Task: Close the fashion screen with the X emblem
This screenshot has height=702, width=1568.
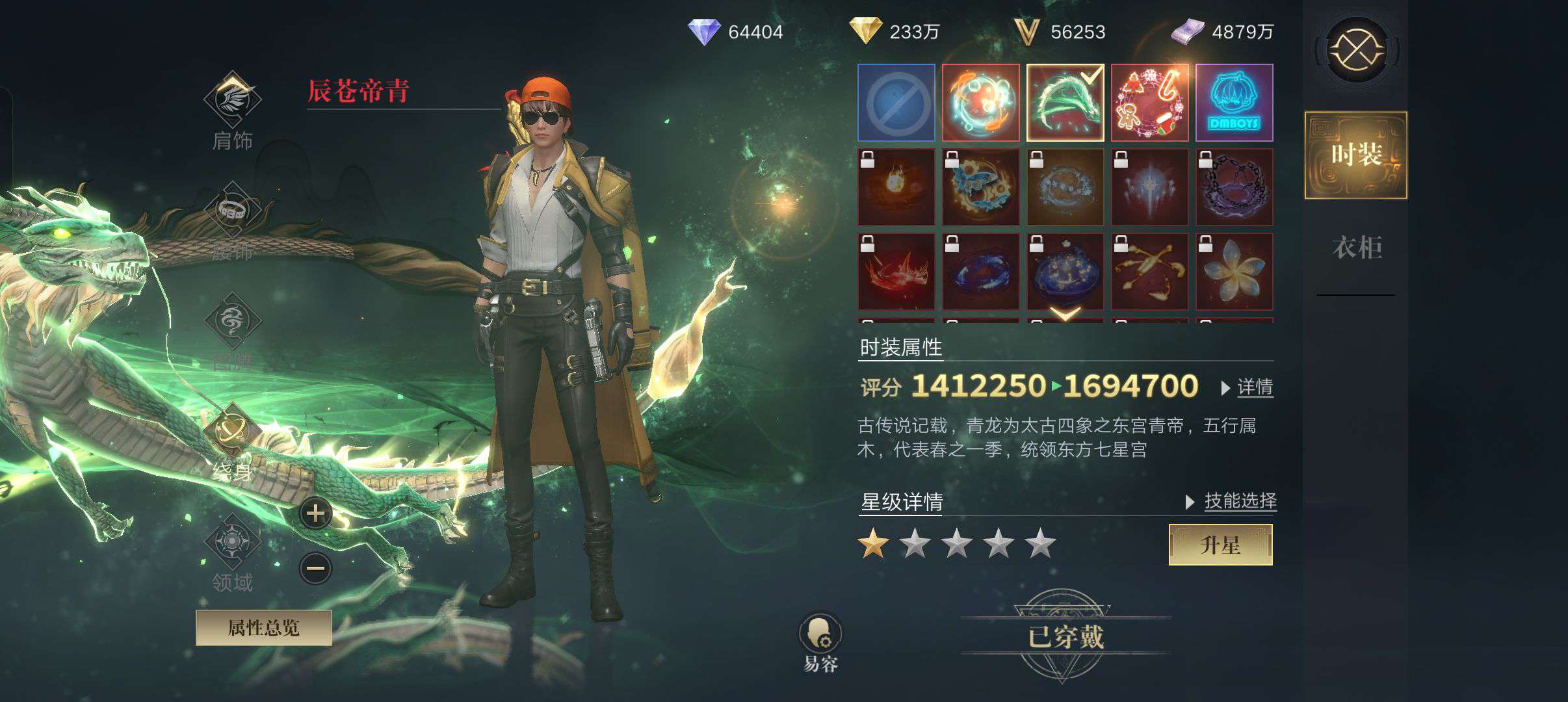Action: coord(1356,50)
